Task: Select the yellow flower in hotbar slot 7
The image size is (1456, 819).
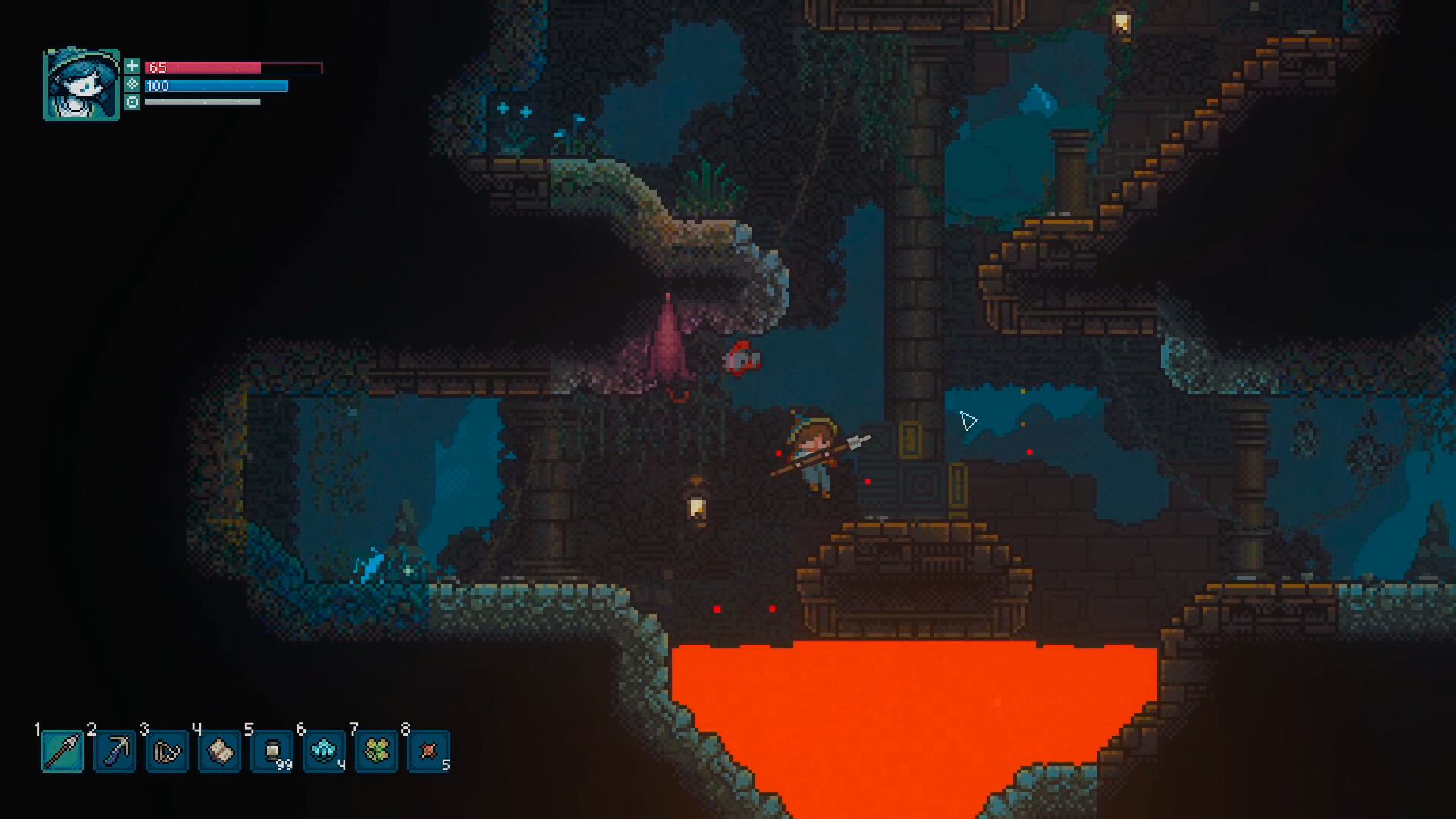Action: (x=377, y=752)
